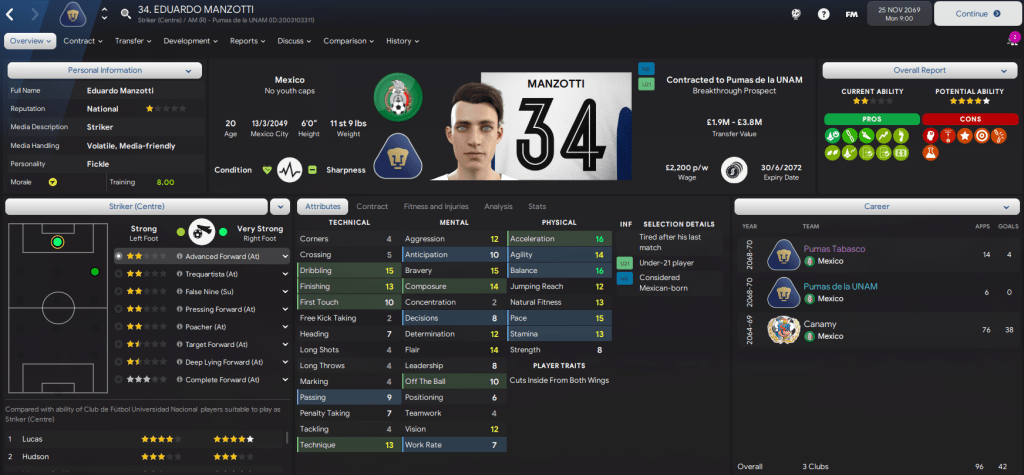The height and width of the screenshot is (475, 1024).
Task: Continue to the next day
Action: [973, 14]
